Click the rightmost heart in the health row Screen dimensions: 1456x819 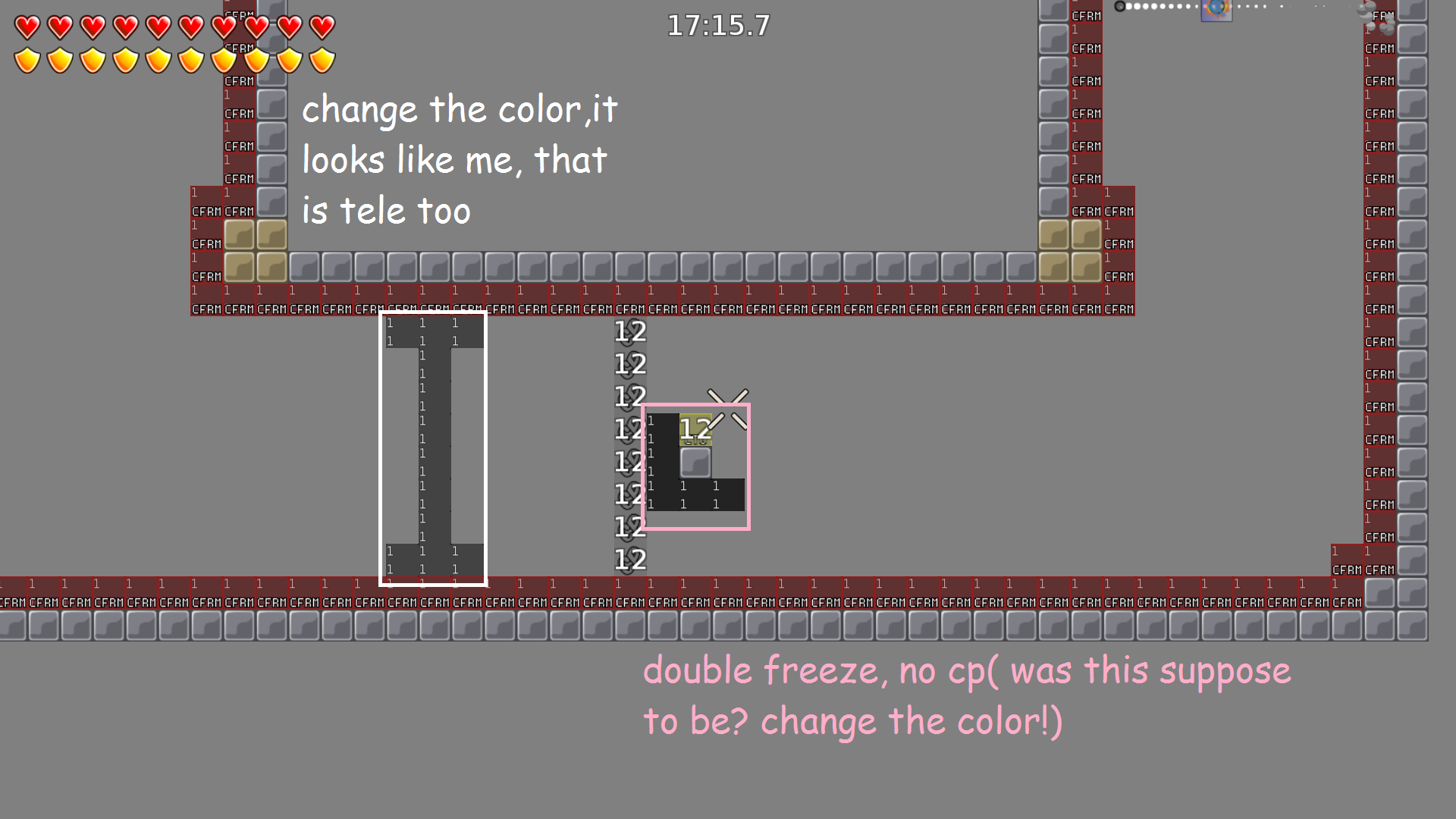[322, 25]
